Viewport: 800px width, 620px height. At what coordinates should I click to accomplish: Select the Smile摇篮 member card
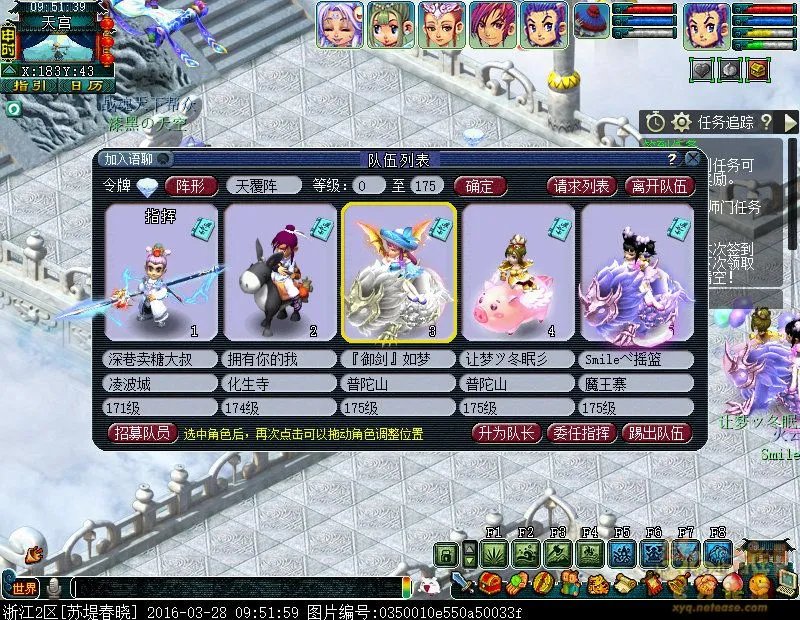point(636,272)
